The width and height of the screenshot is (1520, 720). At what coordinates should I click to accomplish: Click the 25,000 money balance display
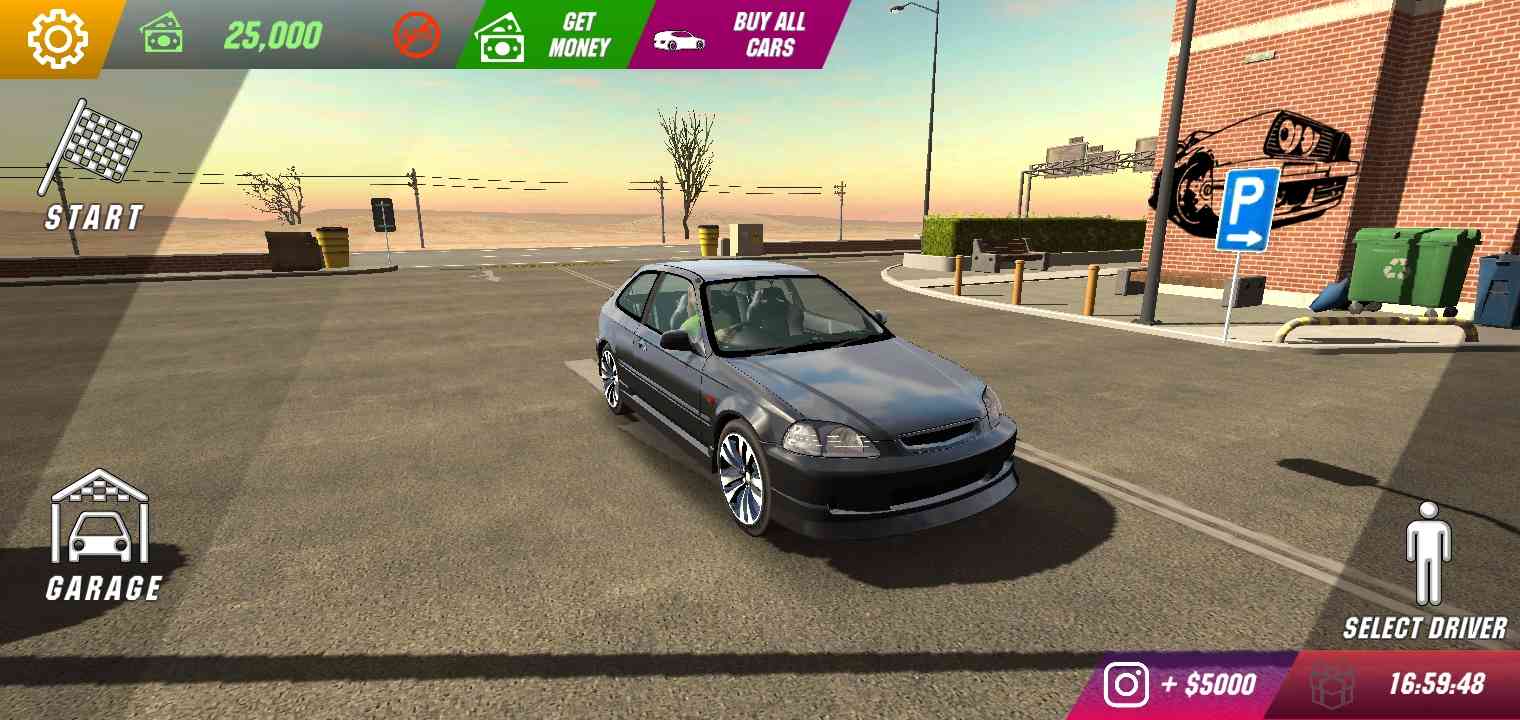(272, 33)
